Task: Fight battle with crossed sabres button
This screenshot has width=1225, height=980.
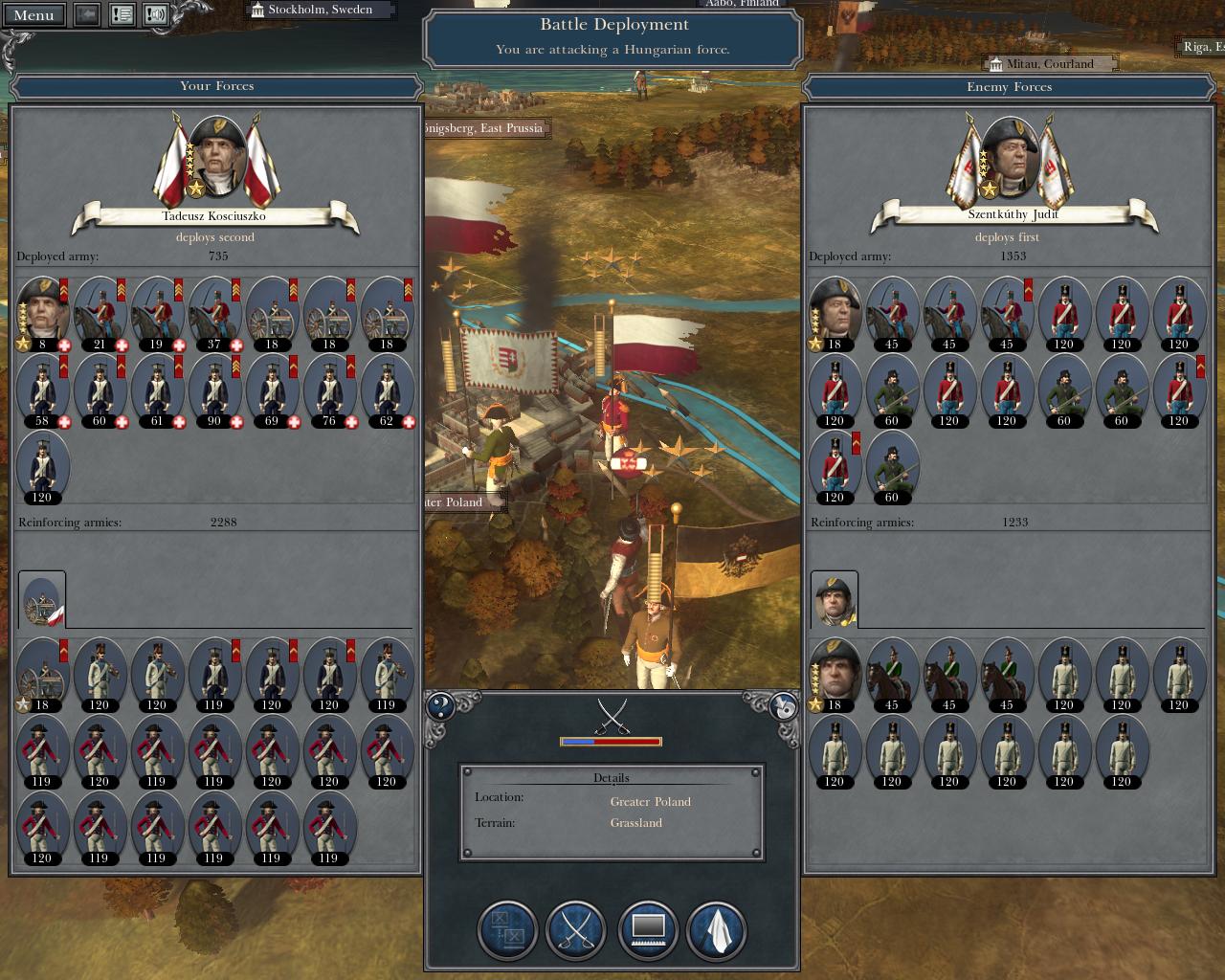Action: coord(576,929)
